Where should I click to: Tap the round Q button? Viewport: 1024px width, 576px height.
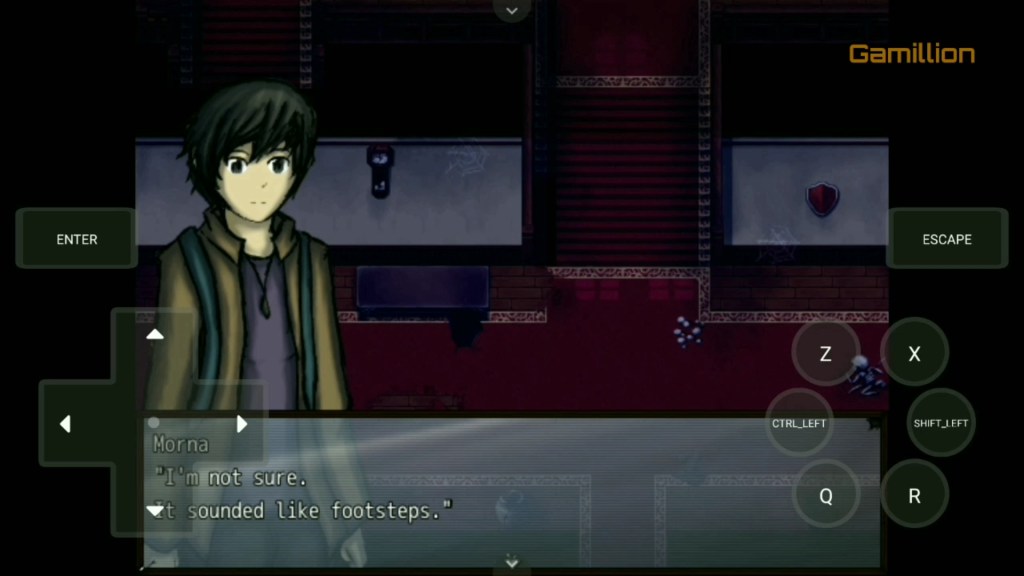pos(825,496)
